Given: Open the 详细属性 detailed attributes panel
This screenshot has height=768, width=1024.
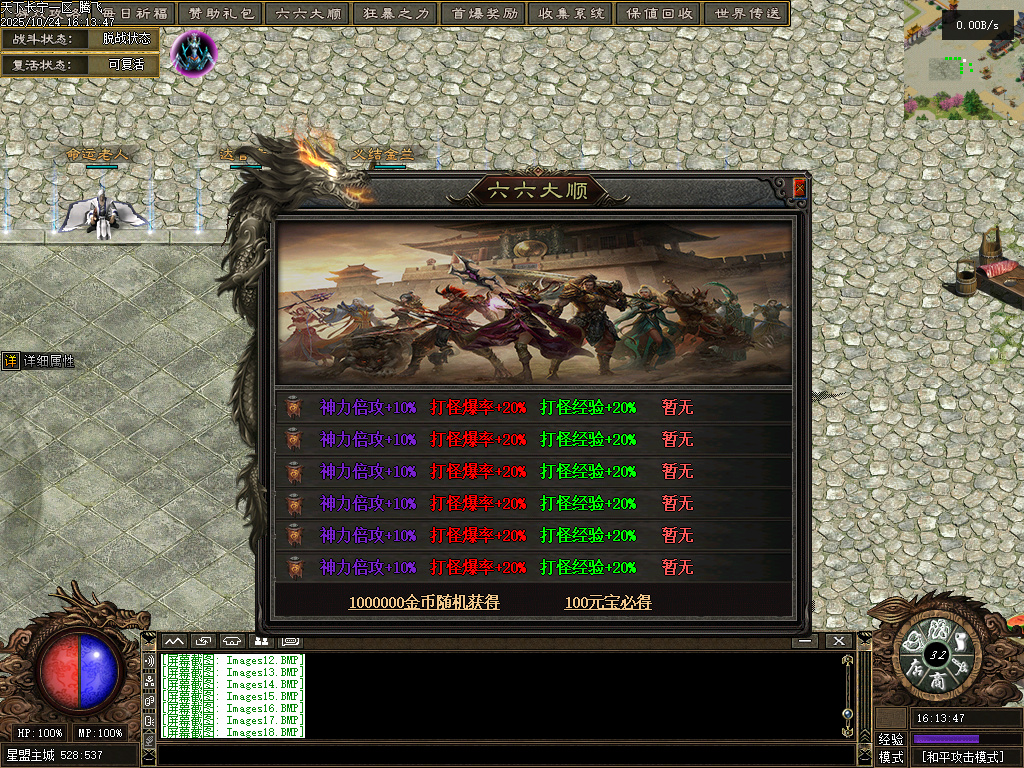Looking at the screenshot, I should point(40,361).
